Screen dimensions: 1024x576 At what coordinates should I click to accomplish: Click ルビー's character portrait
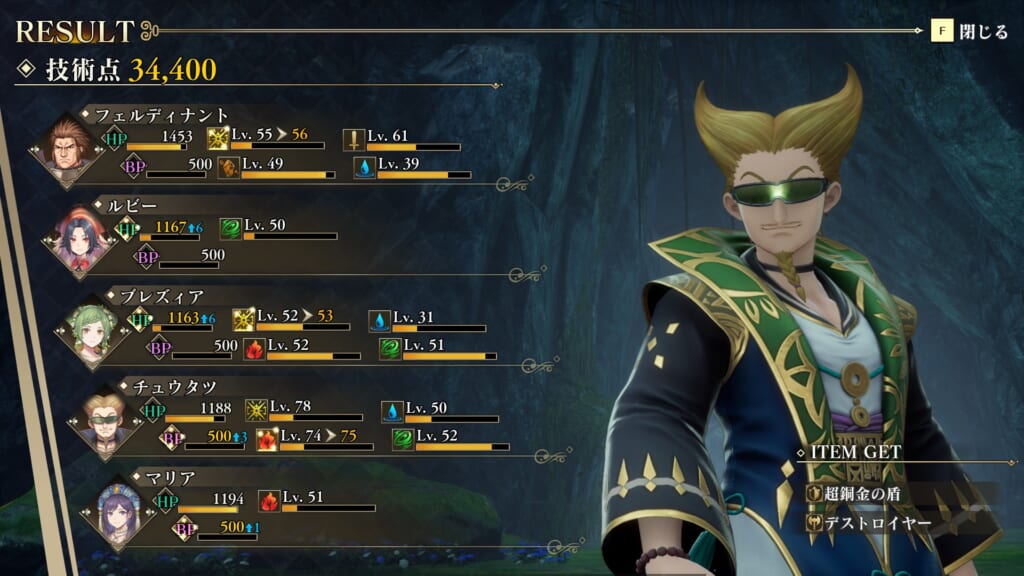pyautogui.click(x=81, y=238)
